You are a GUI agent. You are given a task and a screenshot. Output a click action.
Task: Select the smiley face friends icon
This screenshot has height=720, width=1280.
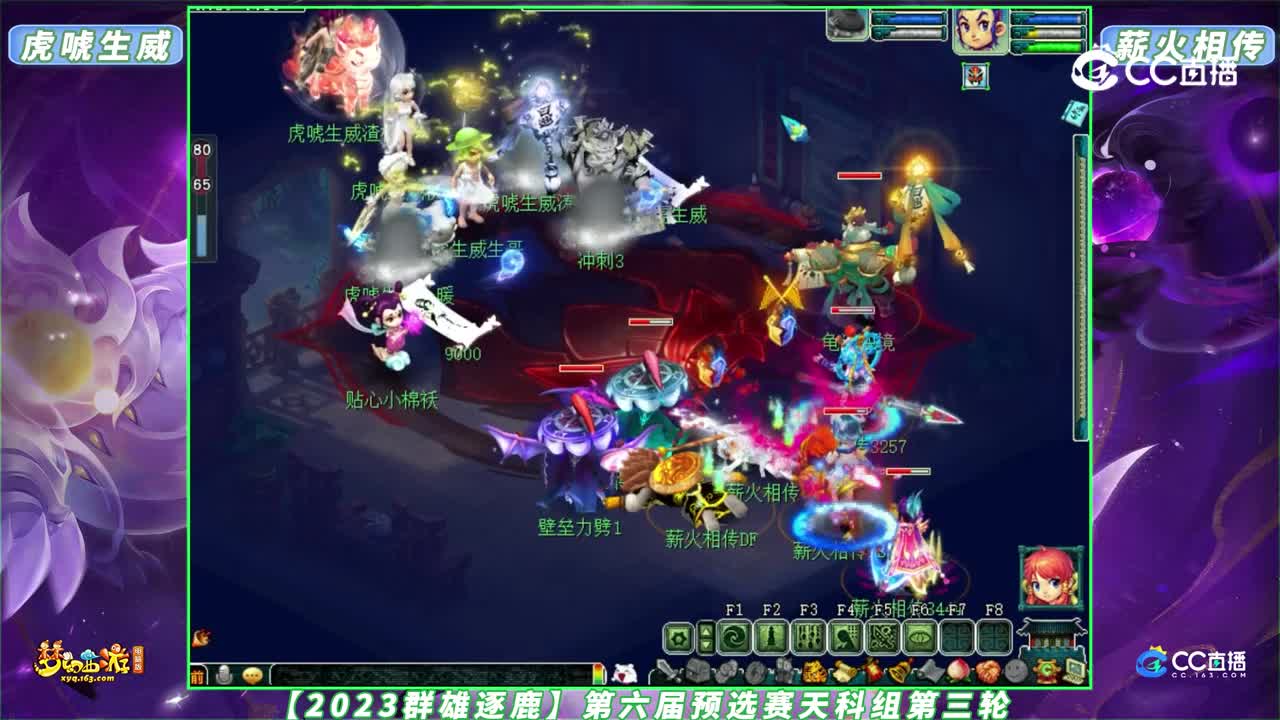[x=1015, y=669]
